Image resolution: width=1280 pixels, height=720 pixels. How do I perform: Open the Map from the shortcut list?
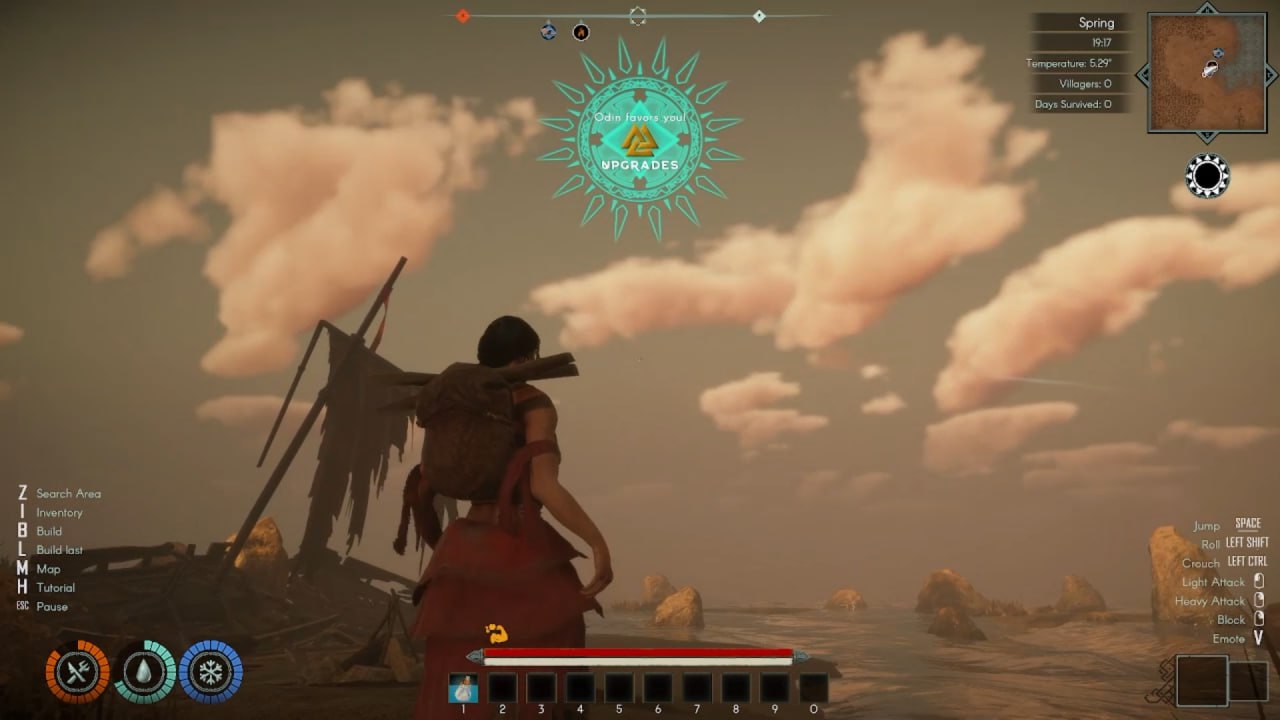48,569
